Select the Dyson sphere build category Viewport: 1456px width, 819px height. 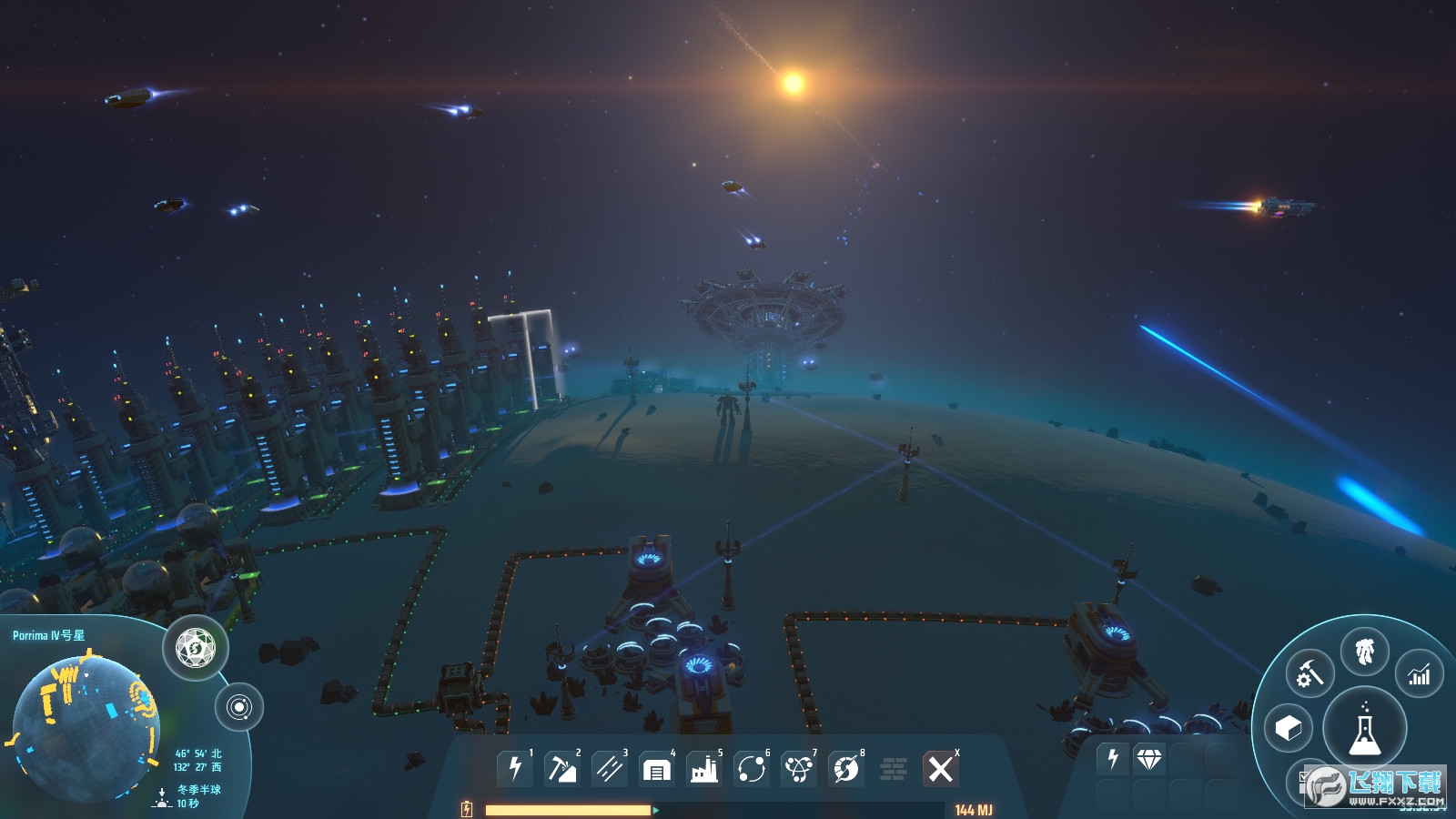(x=846, y=769)
